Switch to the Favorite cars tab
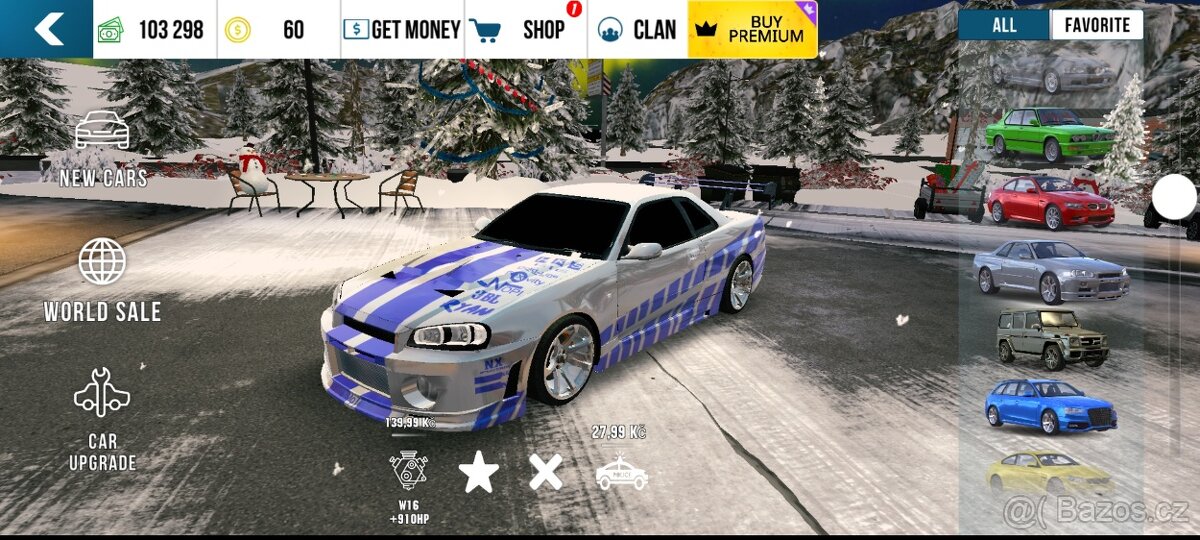 1096,26
